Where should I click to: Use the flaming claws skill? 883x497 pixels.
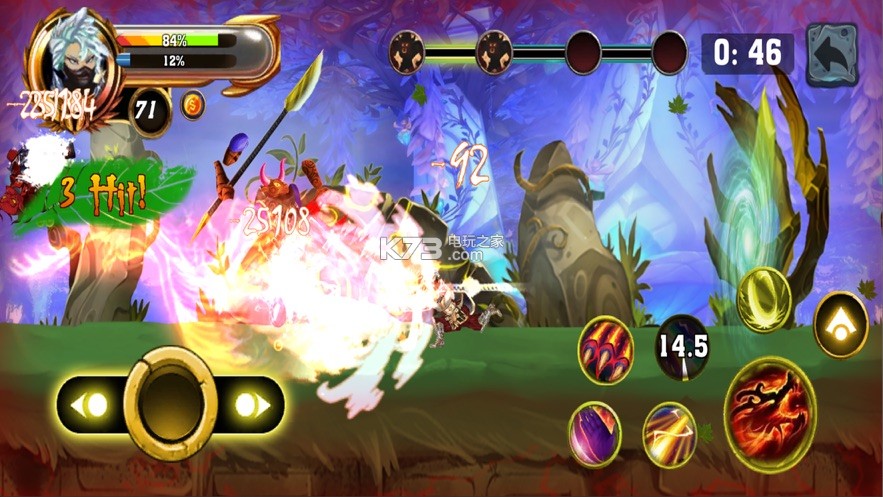[605, 349]
